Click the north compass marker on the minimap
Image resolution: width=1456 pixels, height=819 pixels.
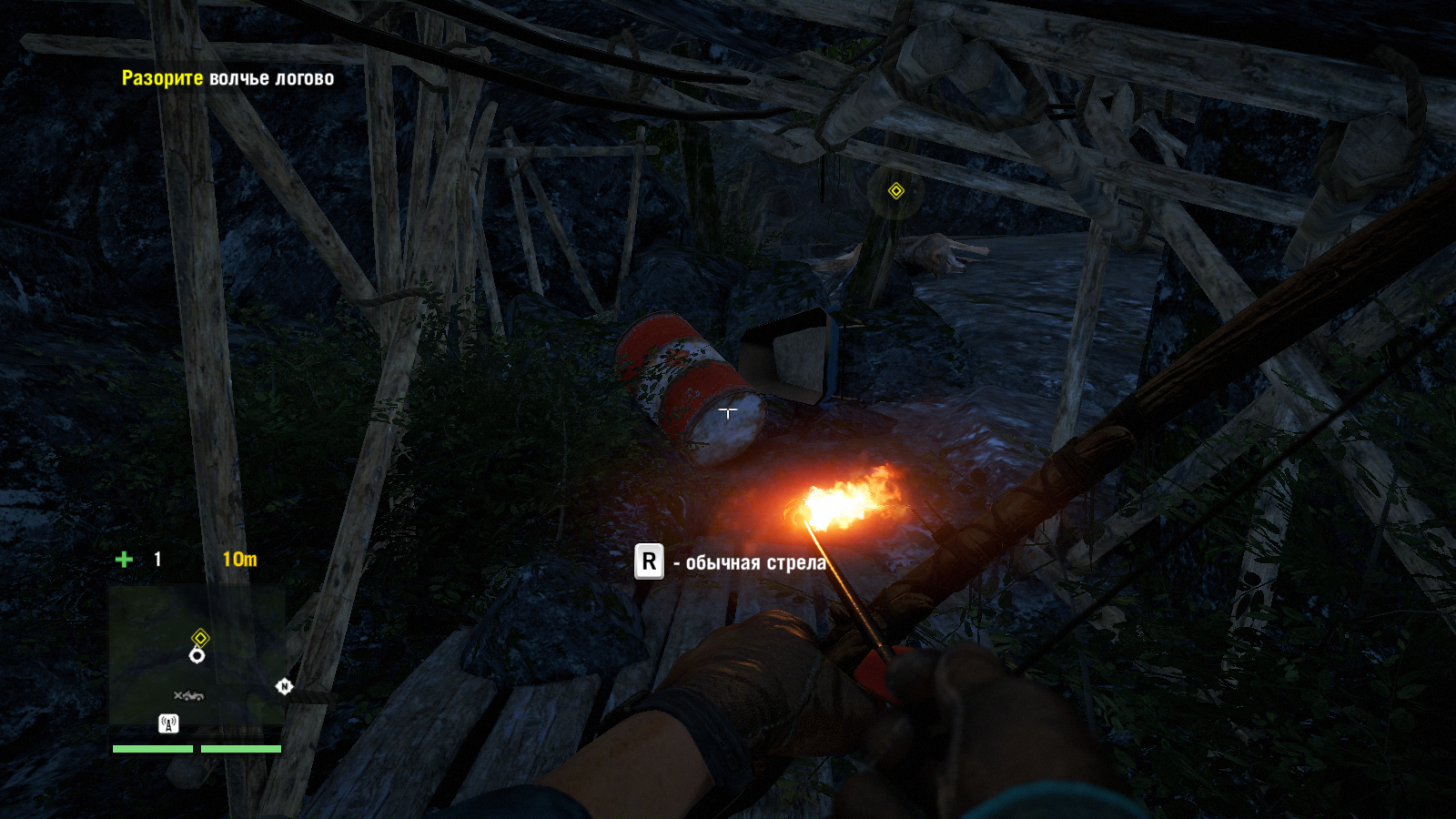tap(284, 686)
